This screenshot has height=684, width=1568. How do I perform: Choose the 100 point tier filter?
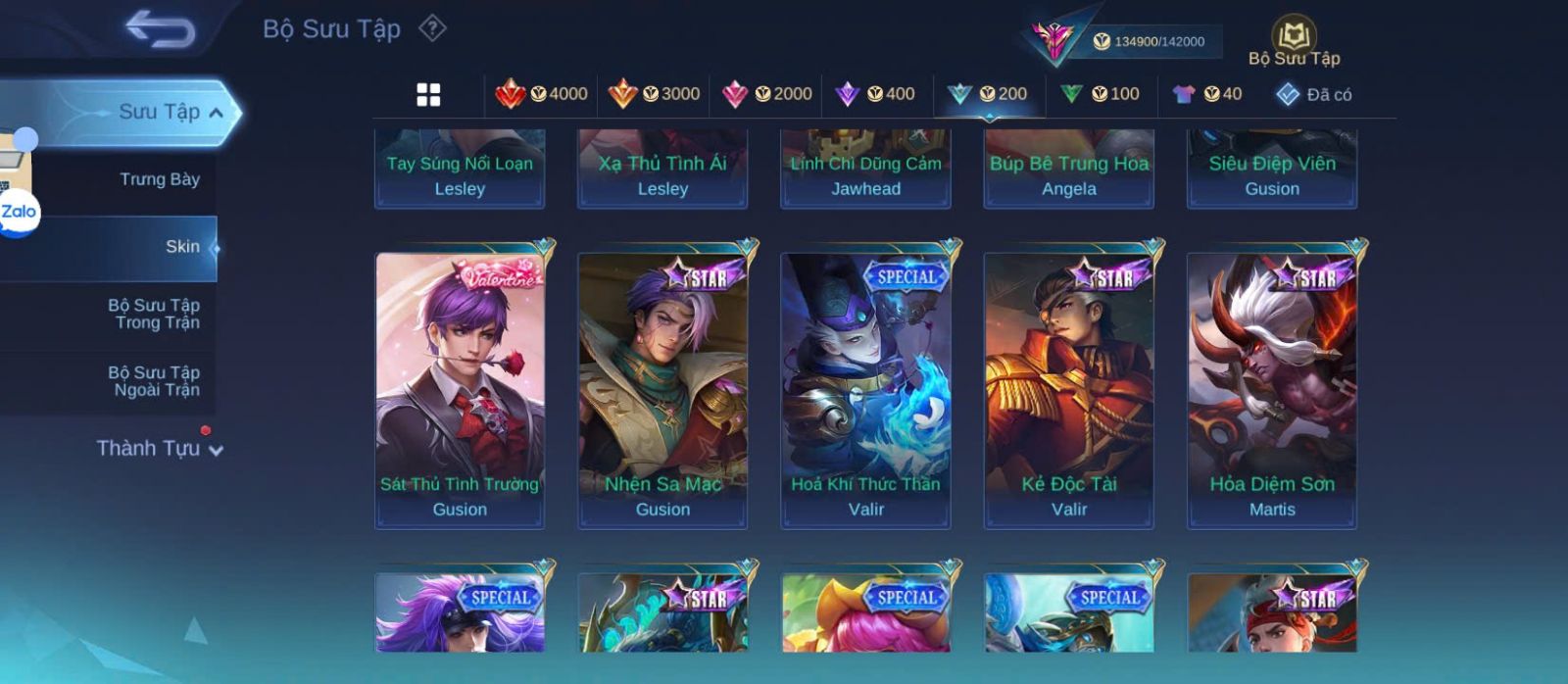click(1100, 94)
